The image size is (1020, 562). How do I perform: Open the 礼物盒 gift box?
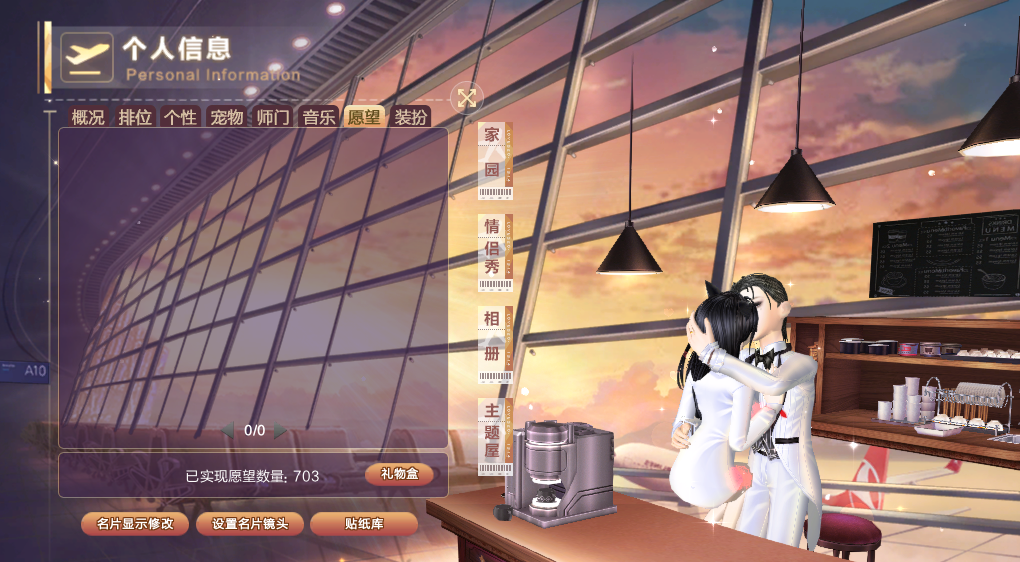(399, 474)
